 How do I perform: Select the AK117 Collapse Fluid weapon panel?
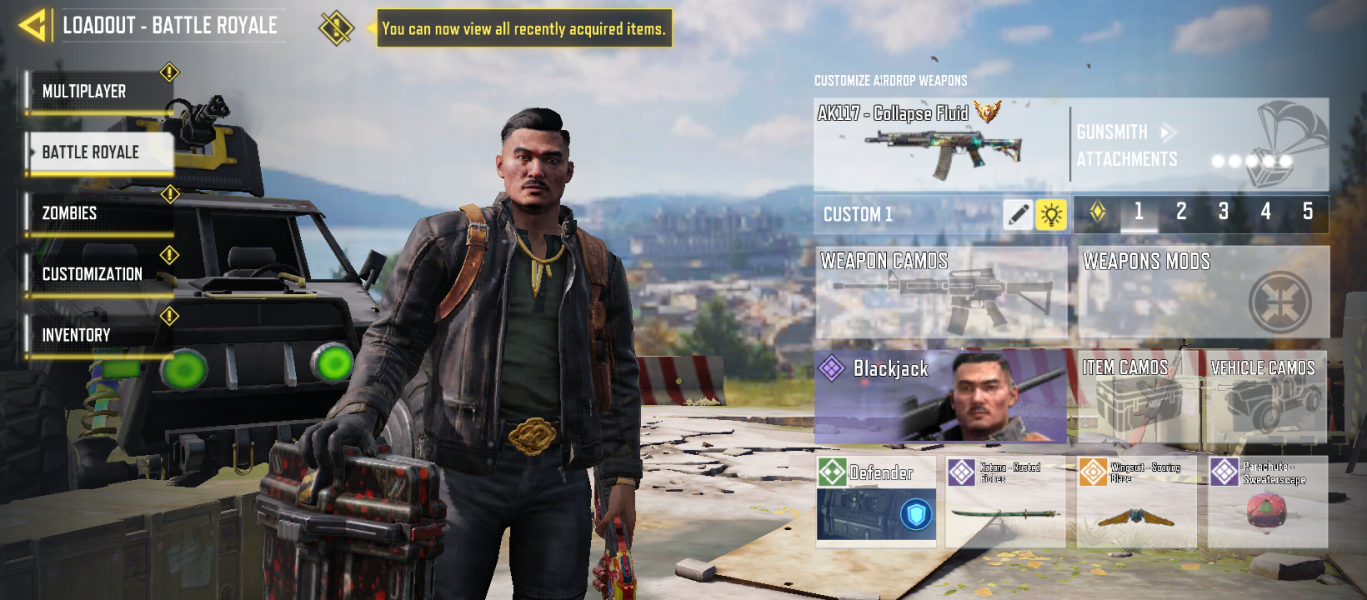click(940, 145)
